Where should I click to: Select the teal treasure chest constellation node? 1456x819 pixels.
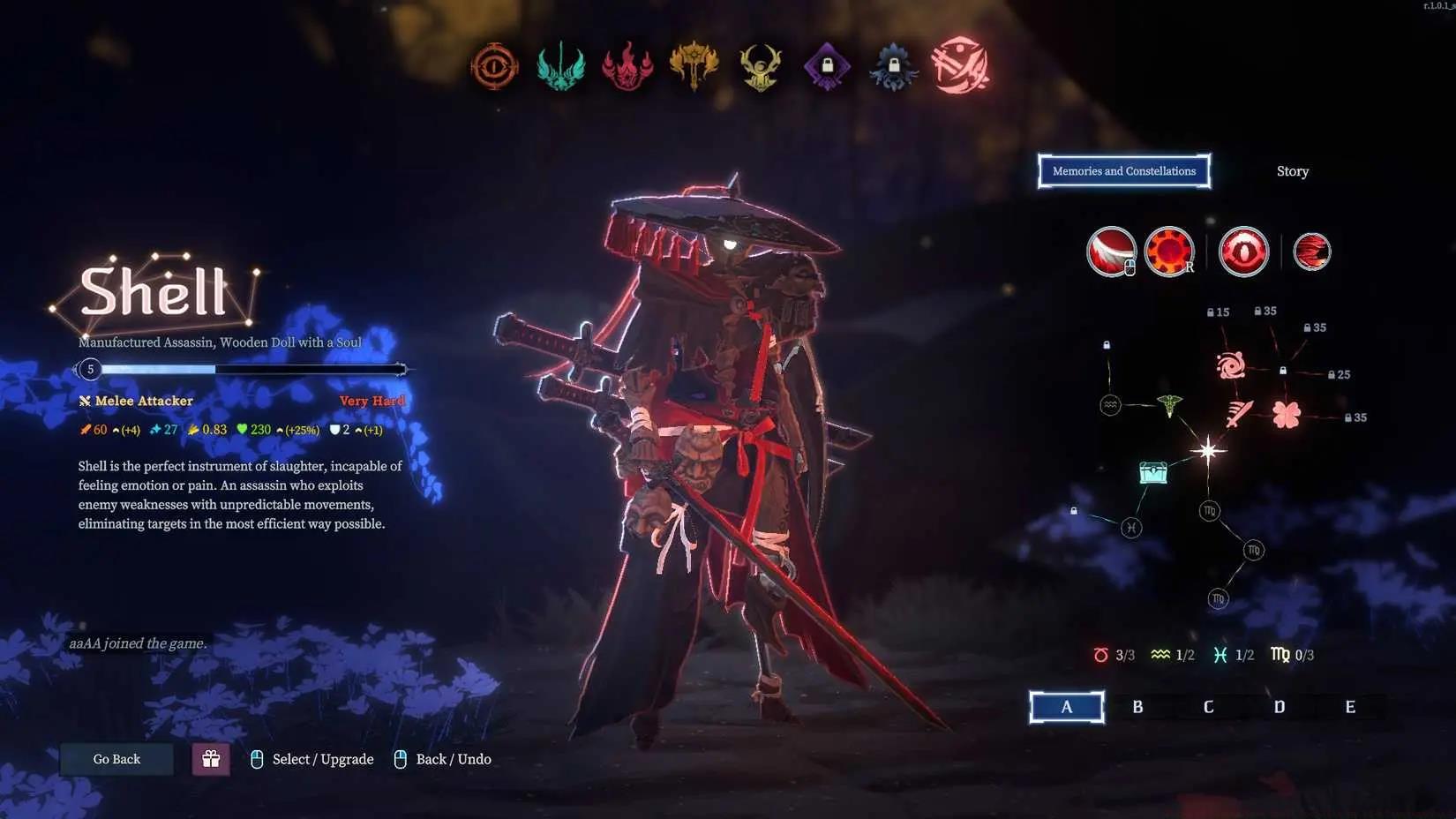click(x=1152, y=473)
